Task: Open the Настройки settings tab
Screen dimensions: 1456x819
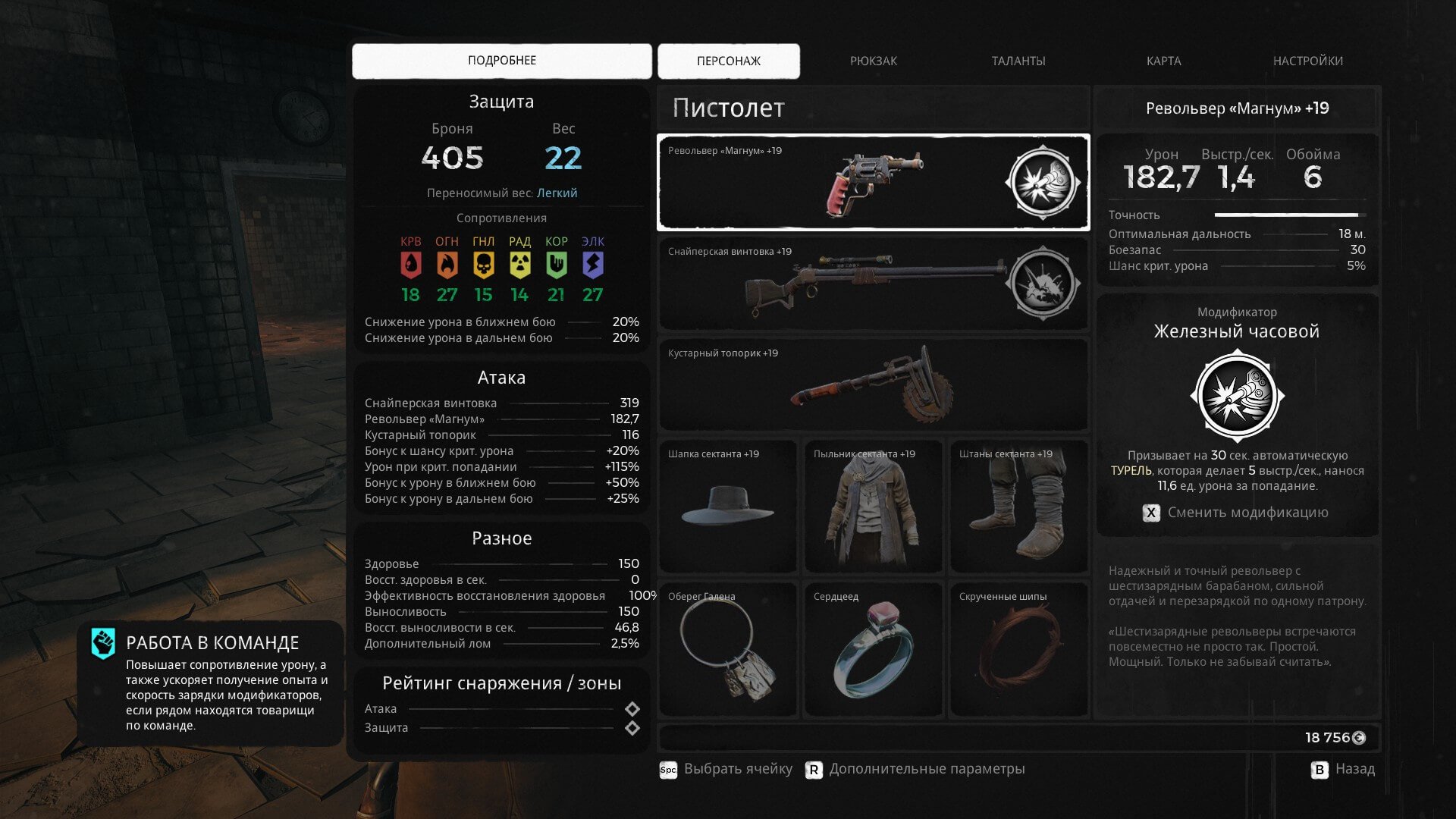Action: pyautogui.click(x=1307, y=61)
